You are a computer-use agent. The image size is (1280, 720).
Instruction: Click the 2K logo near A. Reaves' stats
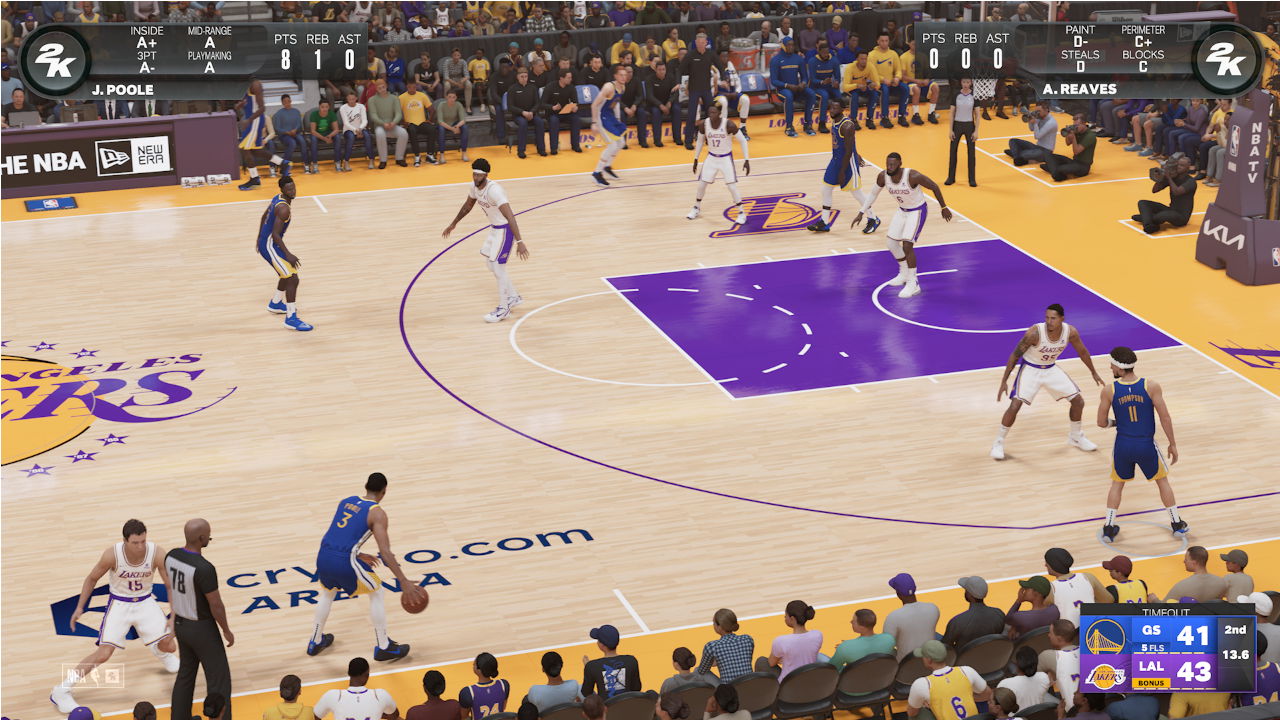(1227, 60)
